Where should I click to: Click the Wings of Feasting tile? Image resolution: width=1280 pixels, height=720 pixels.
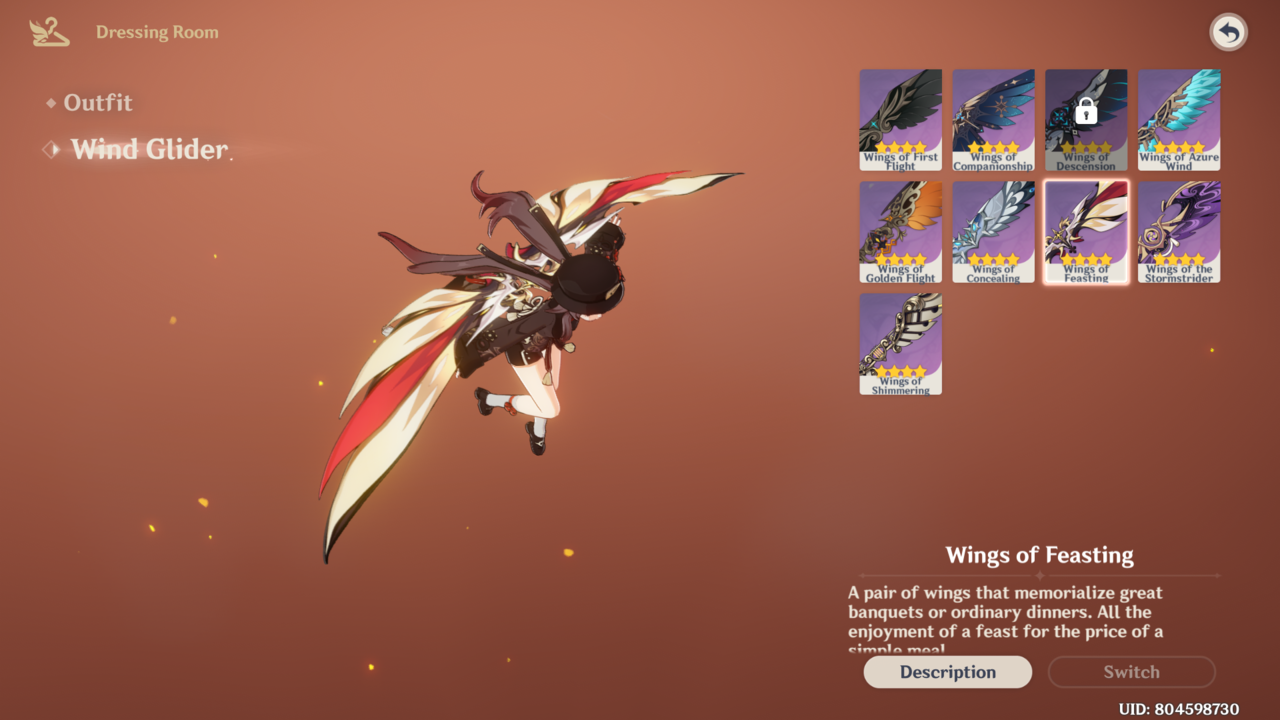coord(1086,232)
